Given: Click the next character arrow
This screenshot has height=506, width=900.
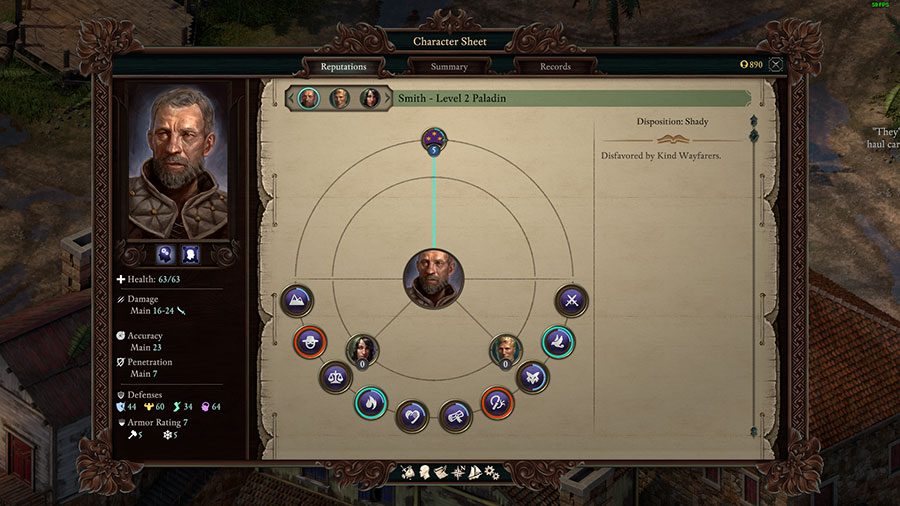Looking at the screenshot, I should tap(388, 98).
